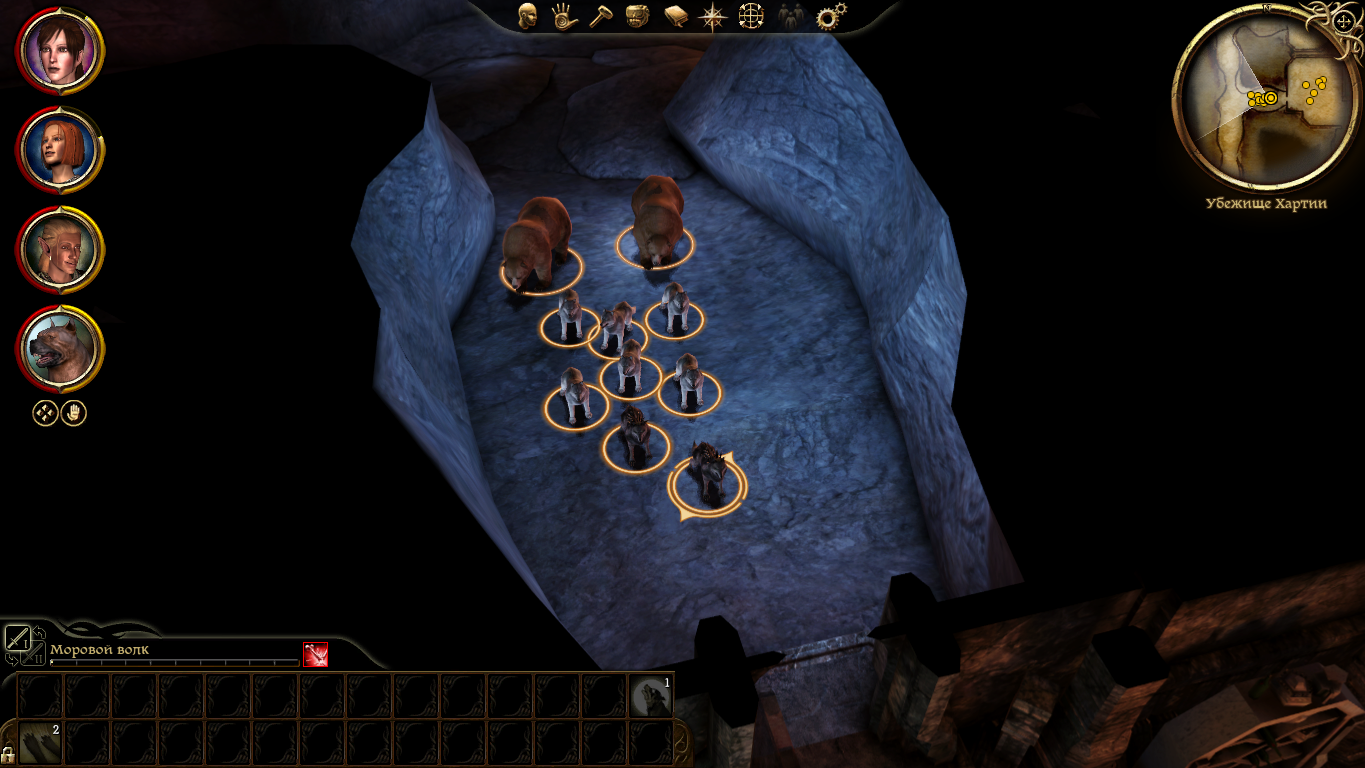
Task: Open the inventory backpack icon
Action: point(638,16)
